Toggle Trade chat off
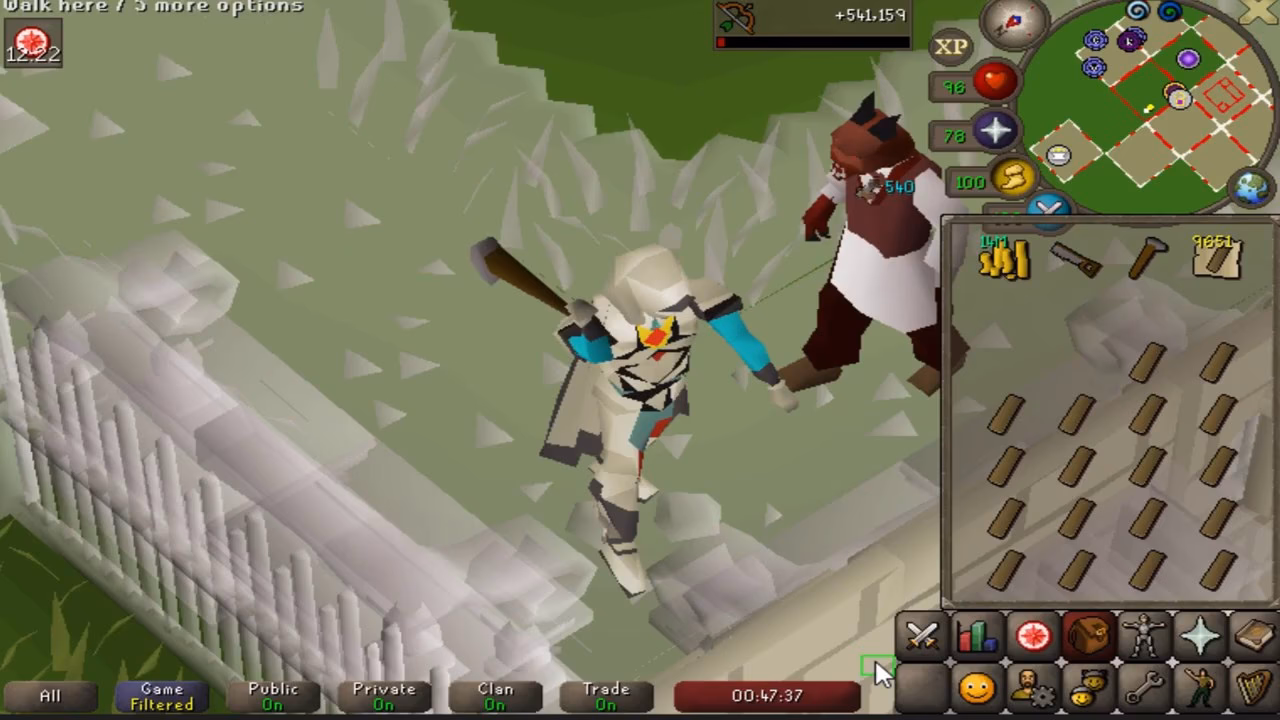The image size is (1280, 720). click(606, 695)
